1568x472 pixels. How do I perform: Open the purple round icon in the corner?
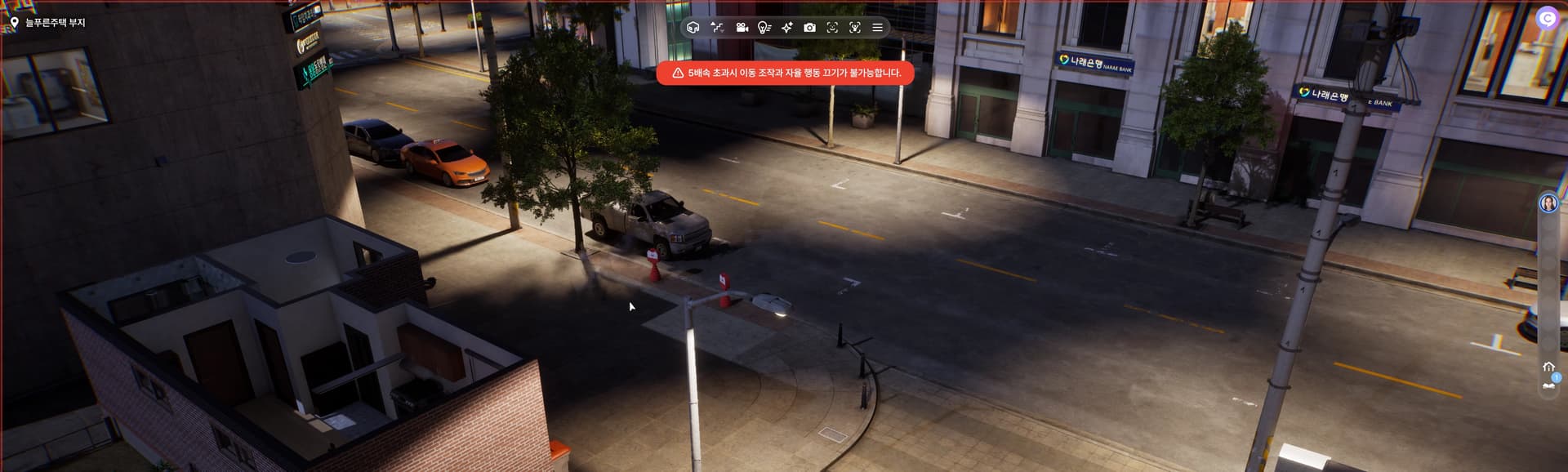(1547, 18)
